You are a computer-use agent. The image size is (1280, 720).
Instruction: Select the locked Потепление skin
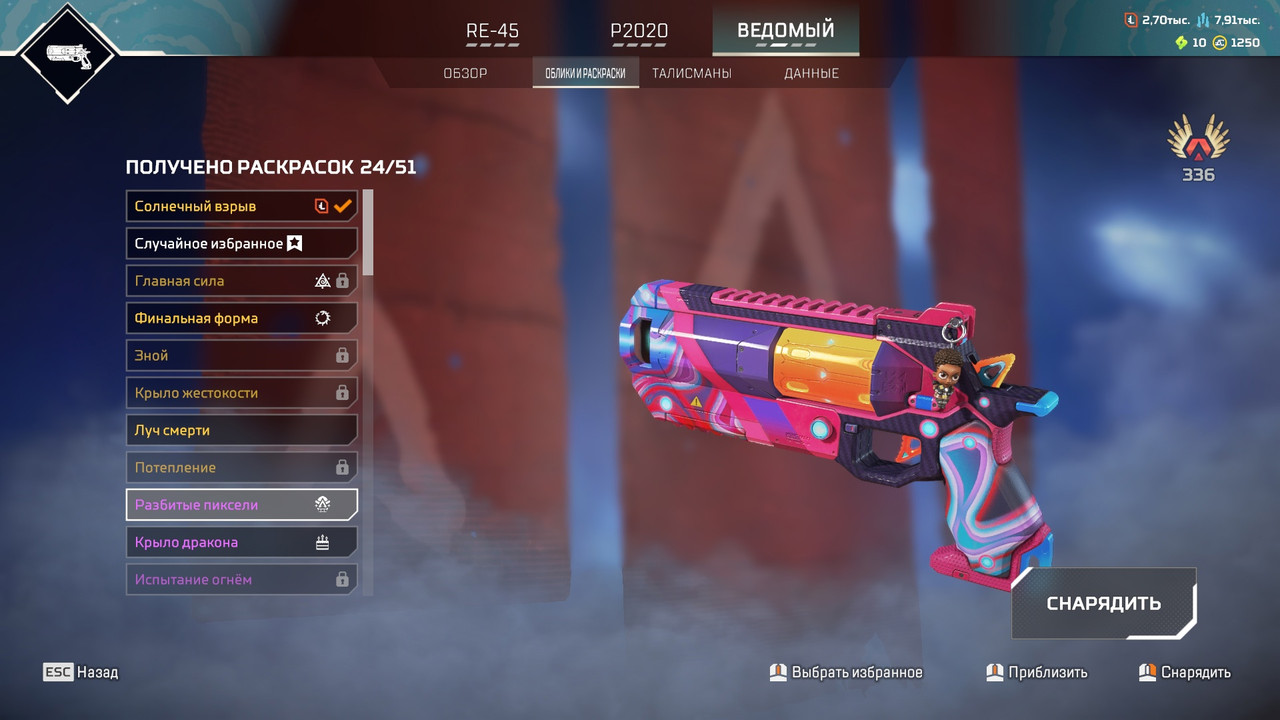(x=242, y=467)
